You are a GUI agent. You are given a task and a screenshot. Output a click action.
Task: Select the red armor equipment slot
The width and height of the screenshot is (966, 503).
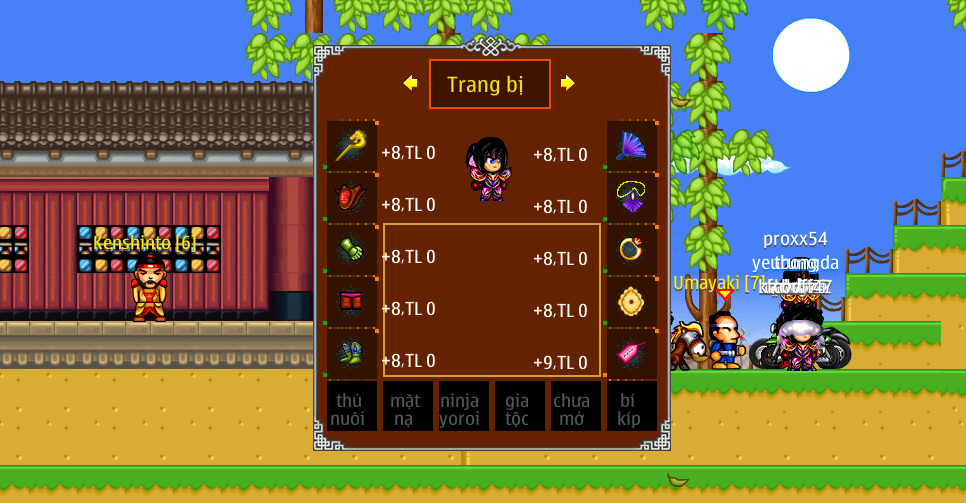click(352, 198)
